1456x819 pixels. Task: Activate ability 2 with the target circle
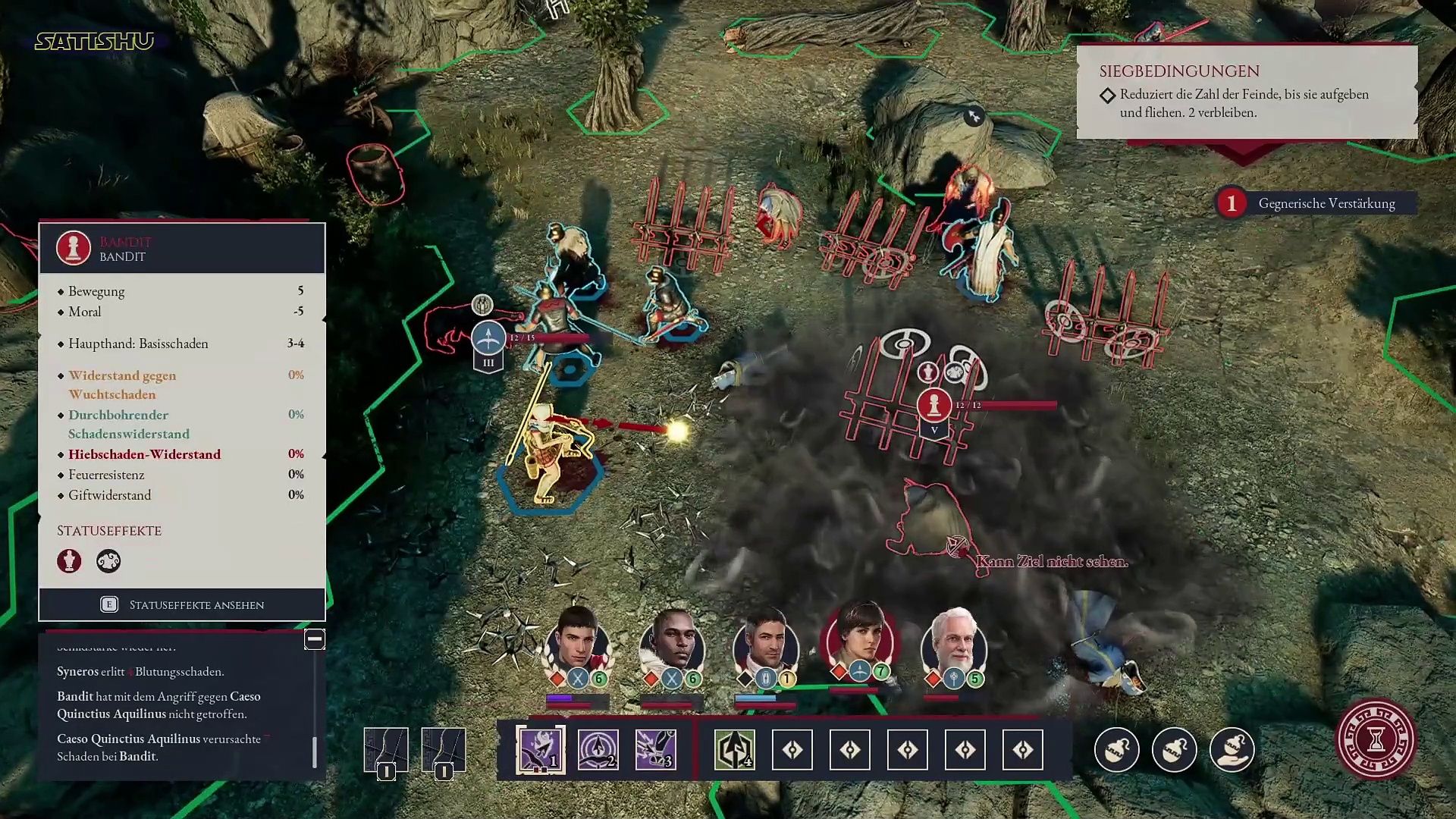point(598,750)
